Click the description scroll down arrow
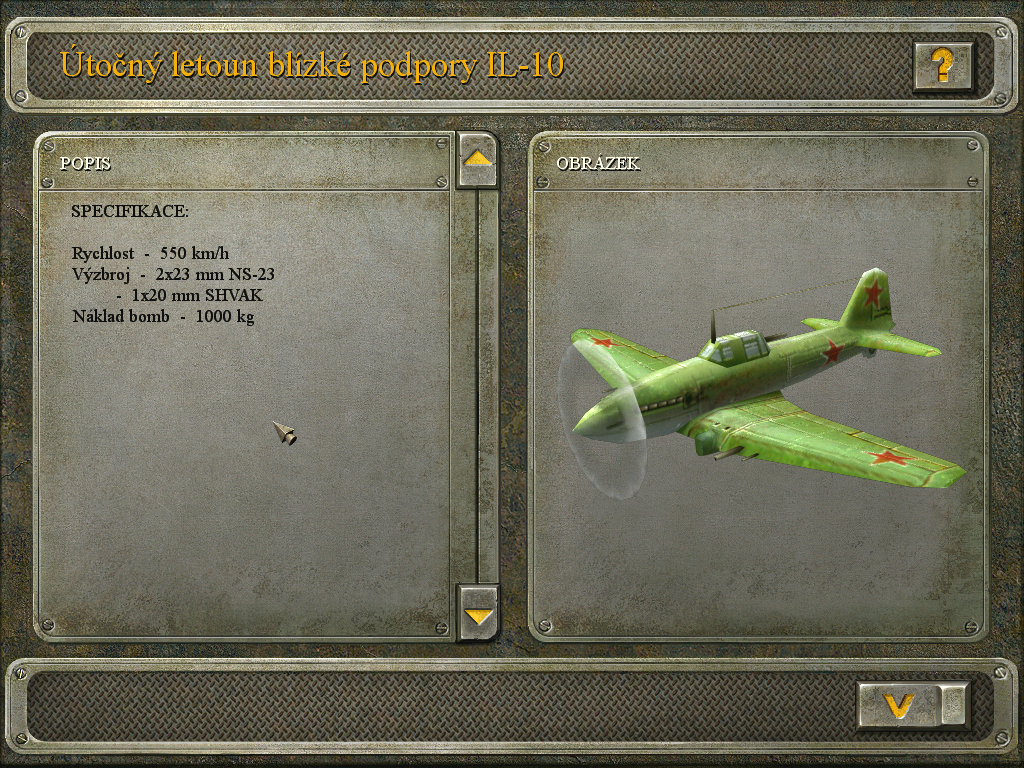The width and height of the screenshot is (1024, 768). [x=478, y=614]
